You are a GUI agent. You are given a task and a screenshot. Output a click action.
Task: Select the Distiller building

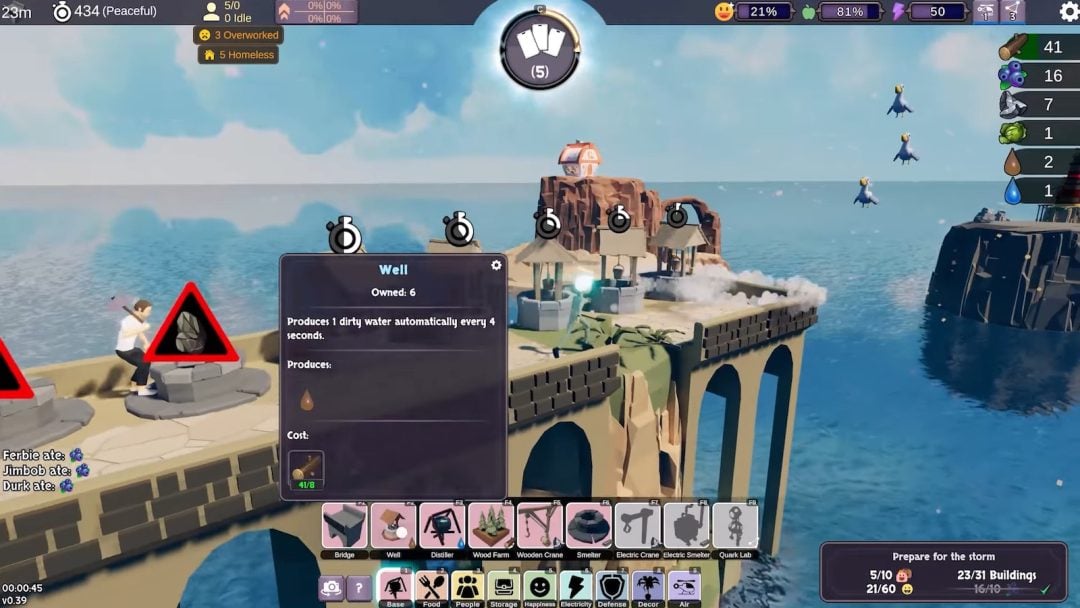(442, 526)
